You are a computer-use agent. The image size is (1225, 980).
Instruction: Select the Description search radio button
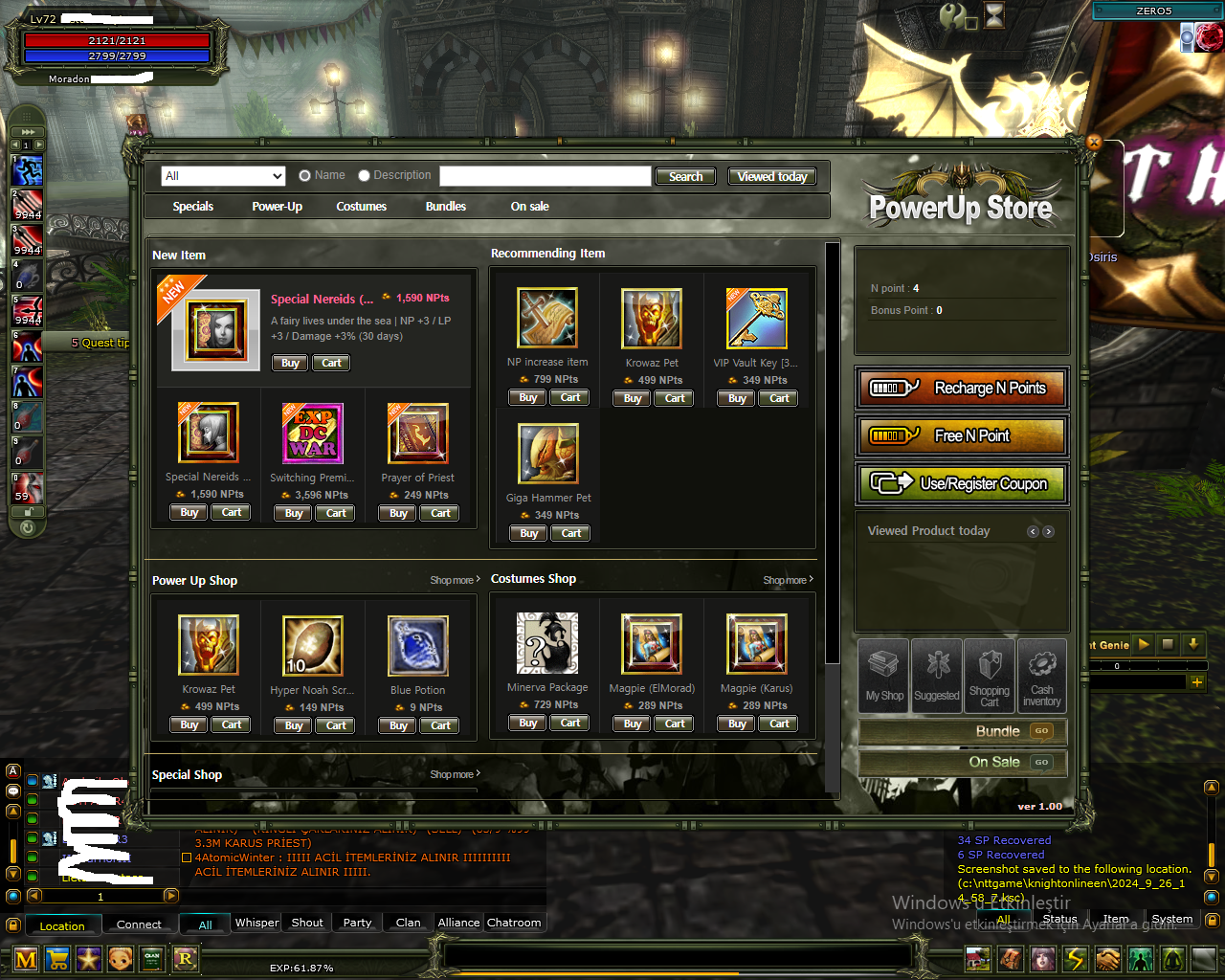pyautogui.click(x=364, y=175)
